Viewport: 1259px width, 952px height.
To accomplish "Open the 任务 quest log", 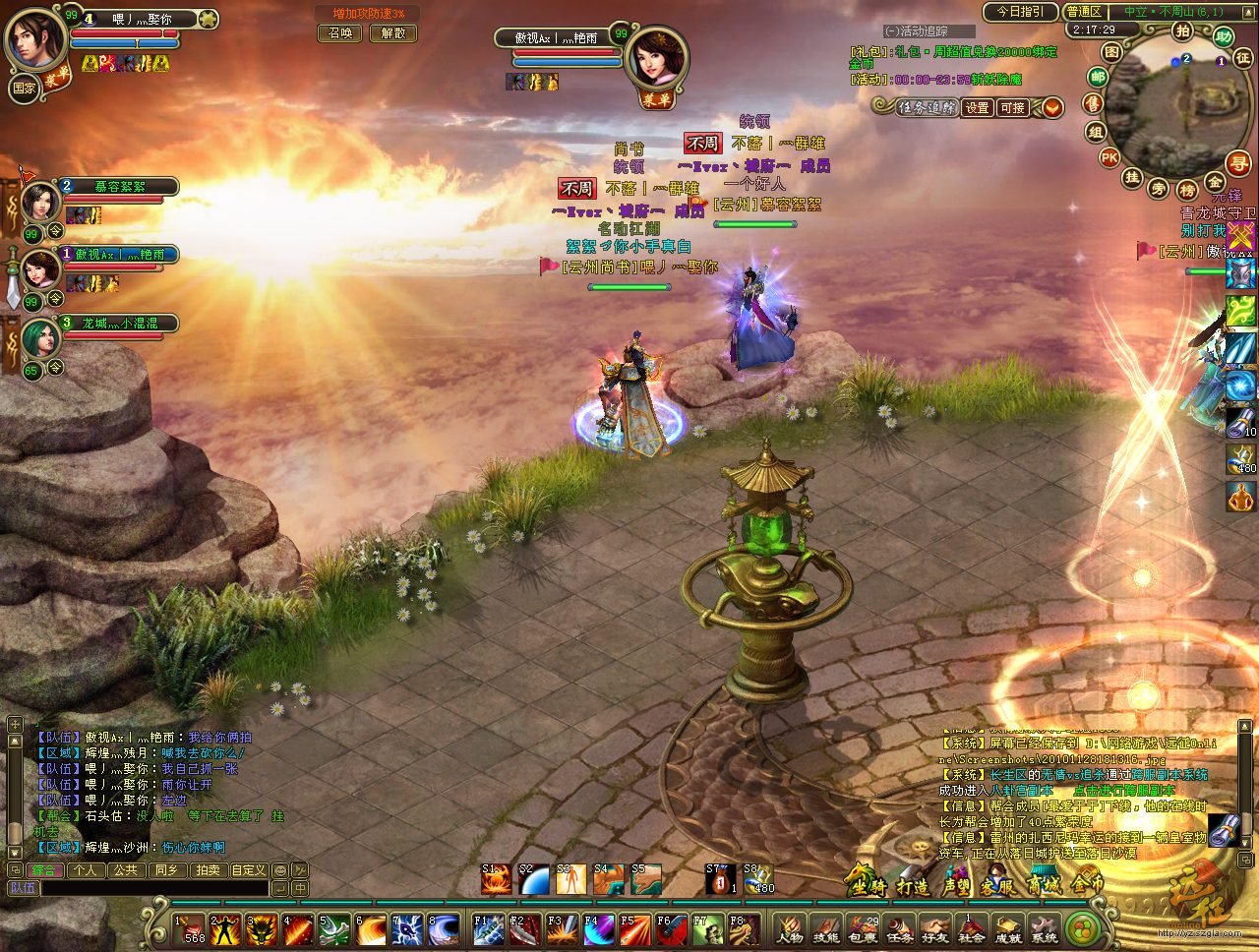I will 898,929.
